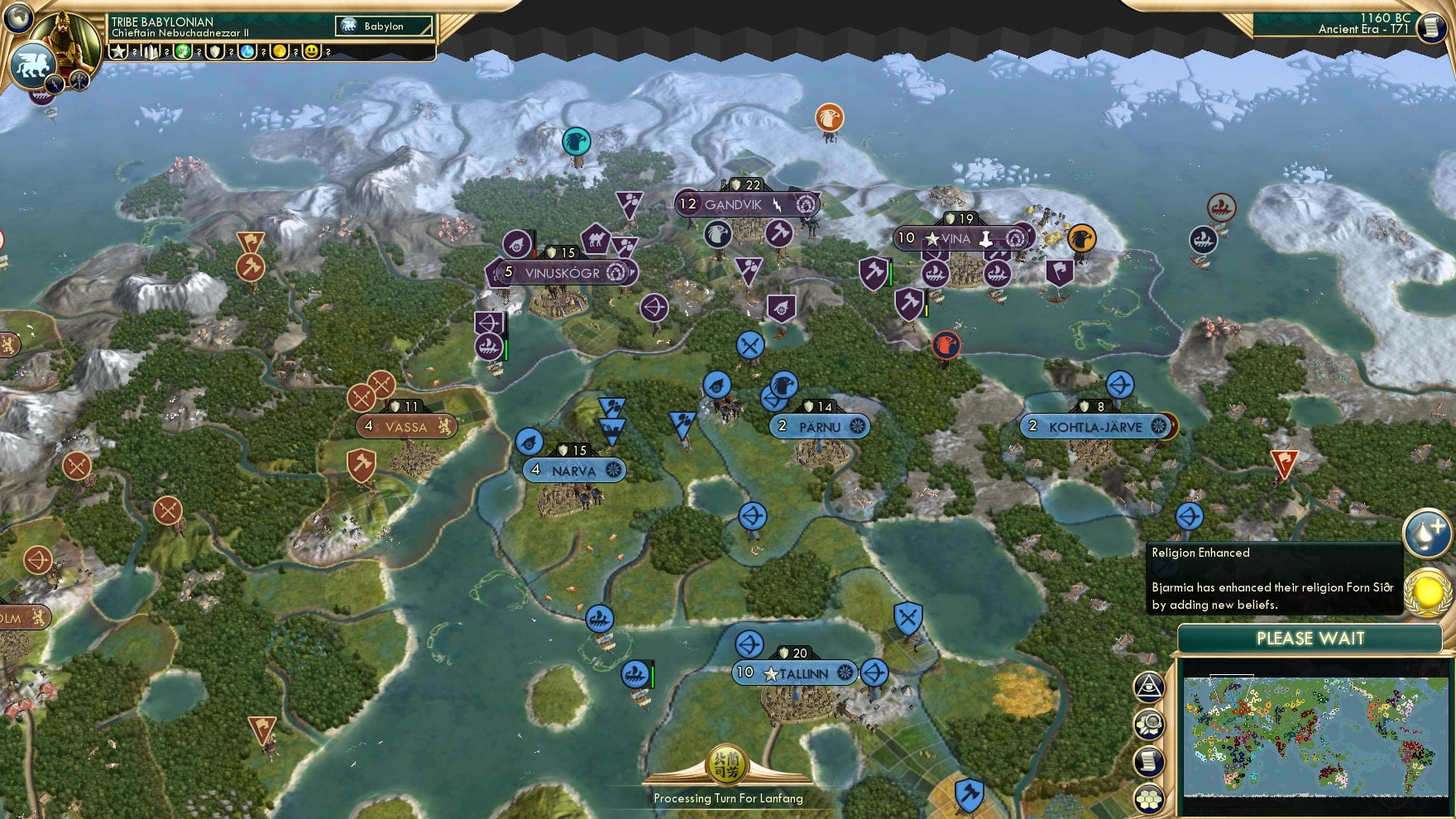Toggle the faith droplet notification bubble

pos(1425,534)
